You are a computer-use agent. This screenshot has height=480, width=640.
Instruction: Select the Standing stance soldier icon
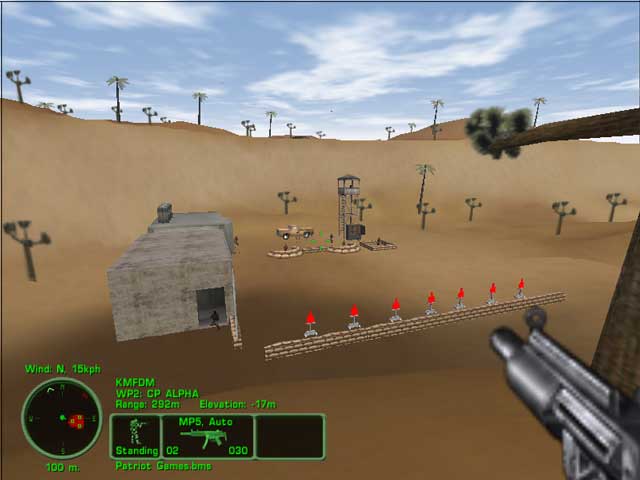pos(135,436)
